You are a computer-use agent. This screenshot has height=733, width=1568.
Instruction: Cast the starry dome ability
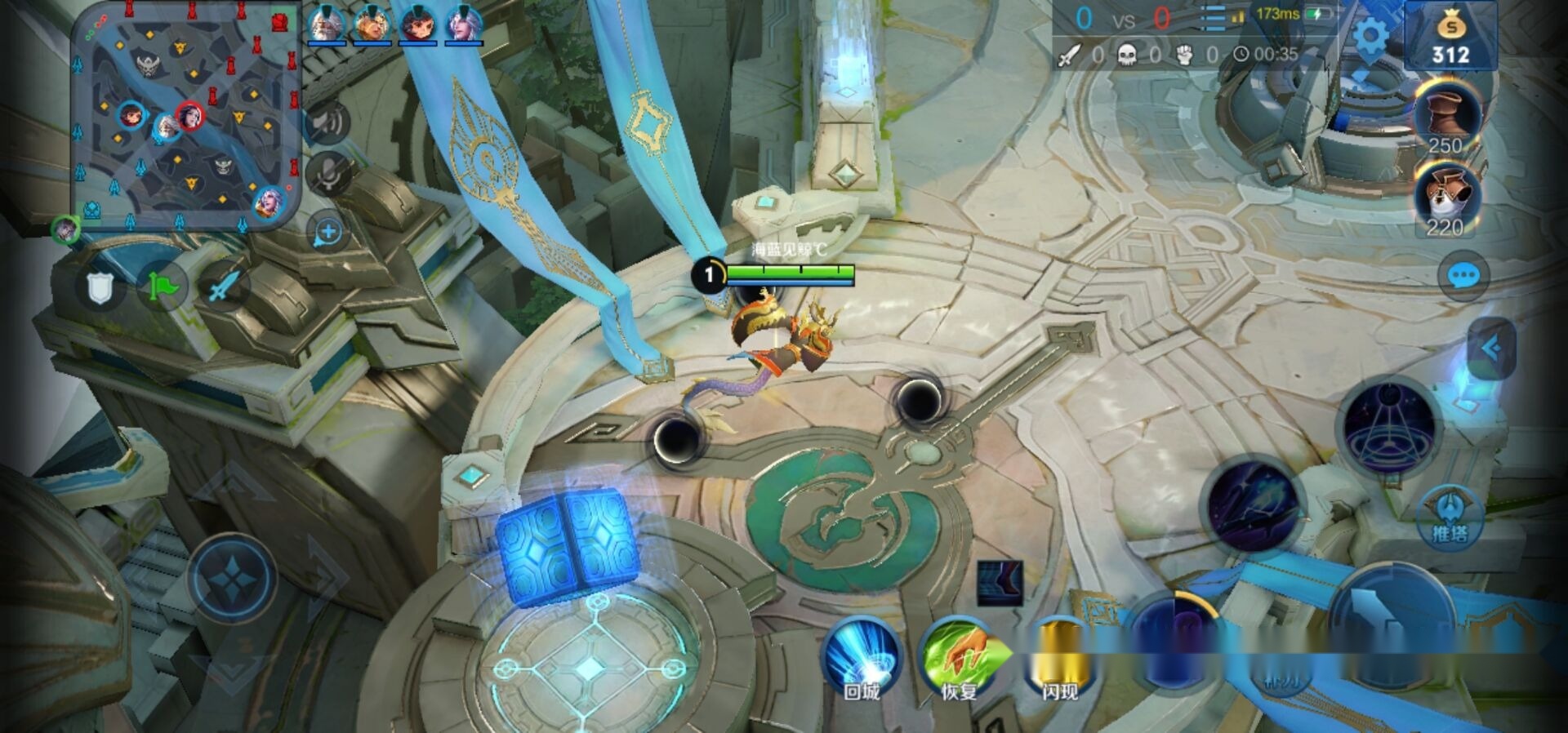pyautogui.click(x=1389, y=424)
